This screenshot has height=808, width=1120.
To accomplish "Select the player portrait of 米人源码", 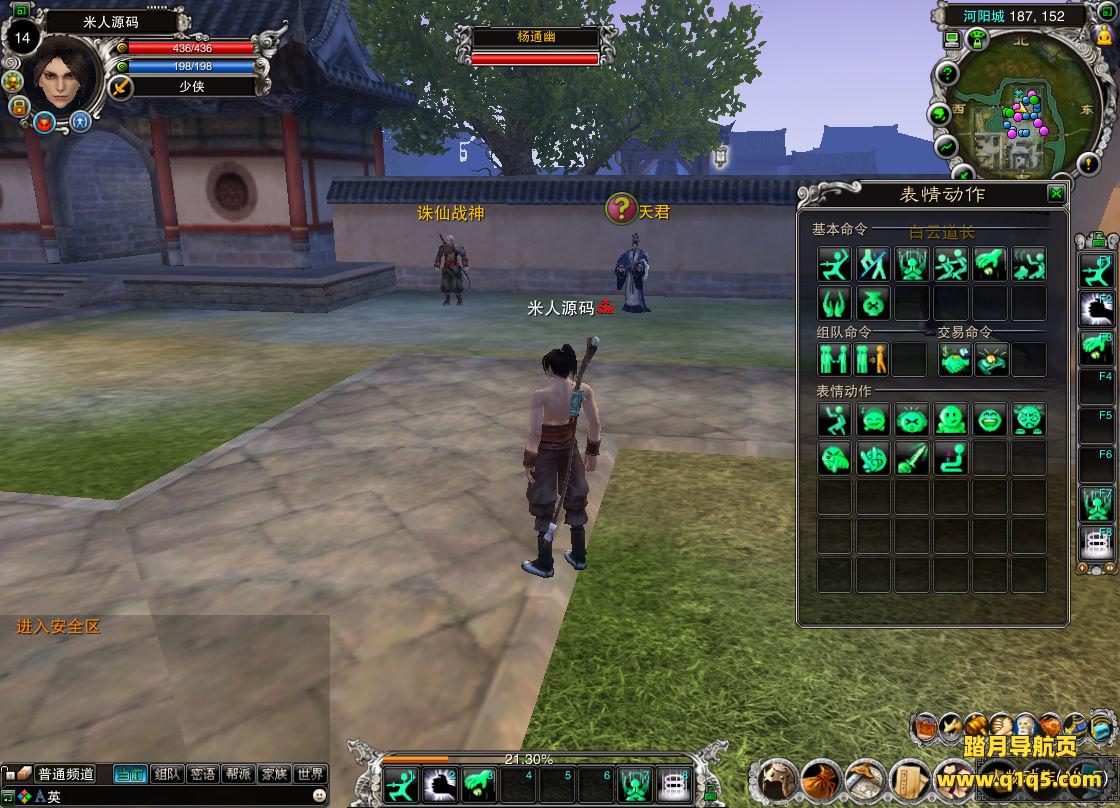I will 67,74.
